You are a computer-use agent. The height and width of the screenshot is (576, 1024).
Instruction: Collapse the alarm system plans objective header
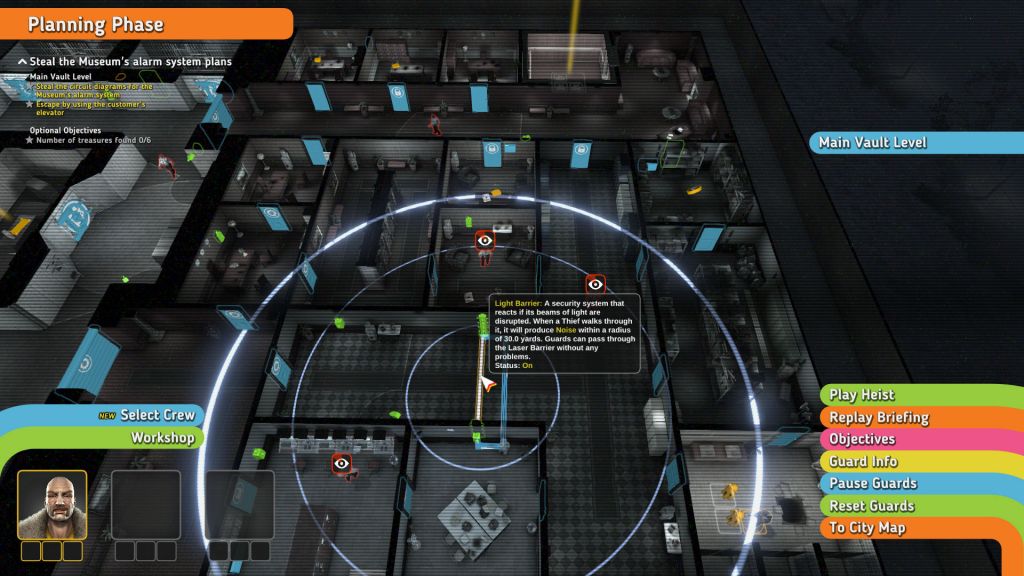point(23,62)
